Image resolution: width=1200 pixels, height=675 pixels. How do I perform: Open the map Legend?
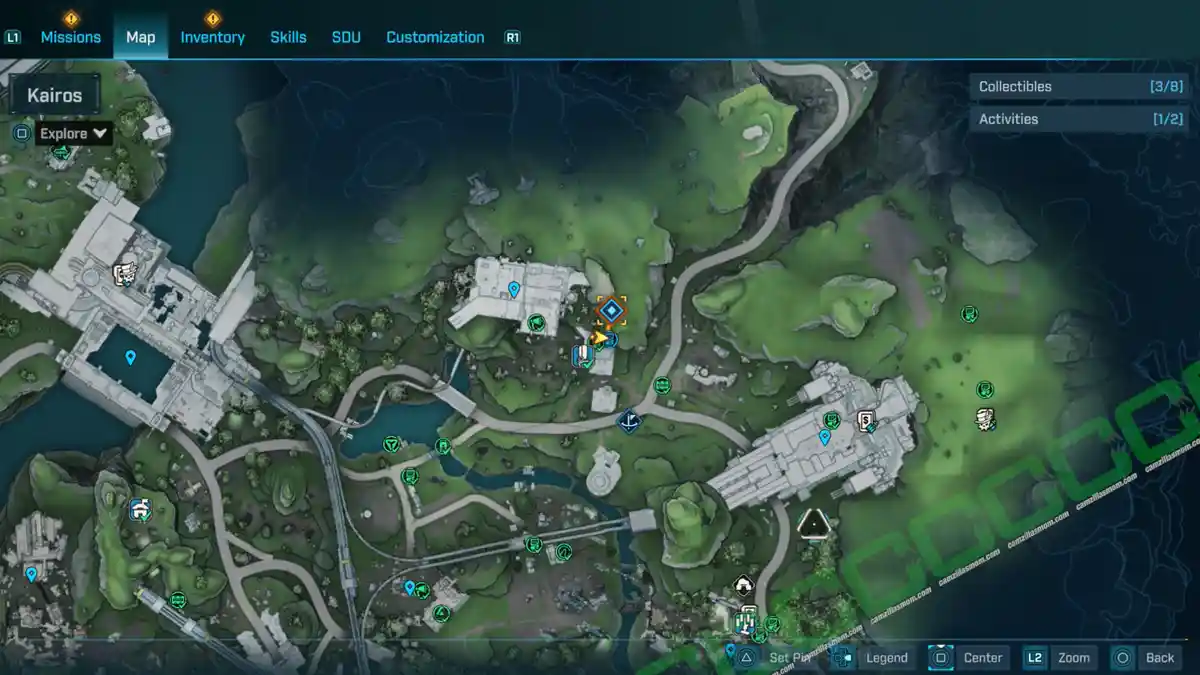click(x=874, y=657)
